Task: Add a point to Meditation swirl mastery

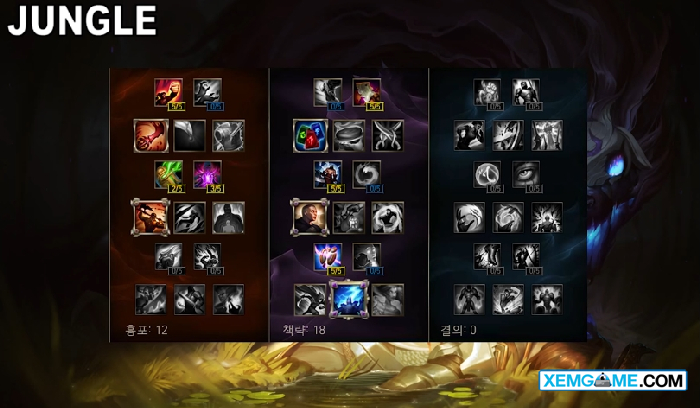Action: point(366,174)
